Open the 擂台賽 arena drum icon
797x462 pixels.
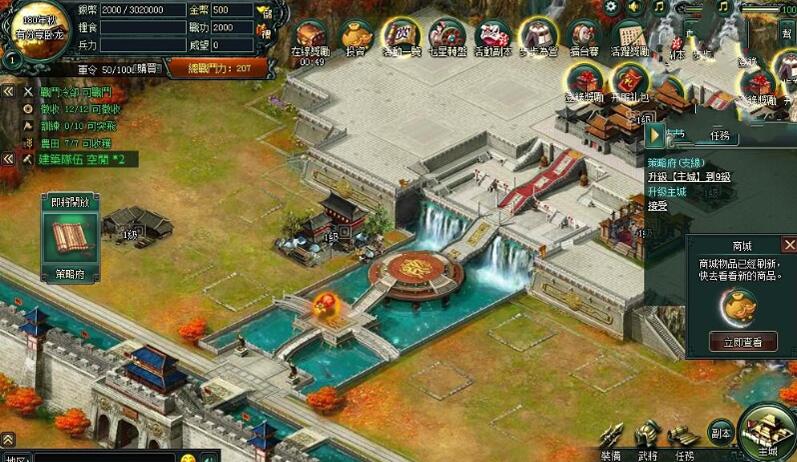pyautogui.click(x=584, y=36)
